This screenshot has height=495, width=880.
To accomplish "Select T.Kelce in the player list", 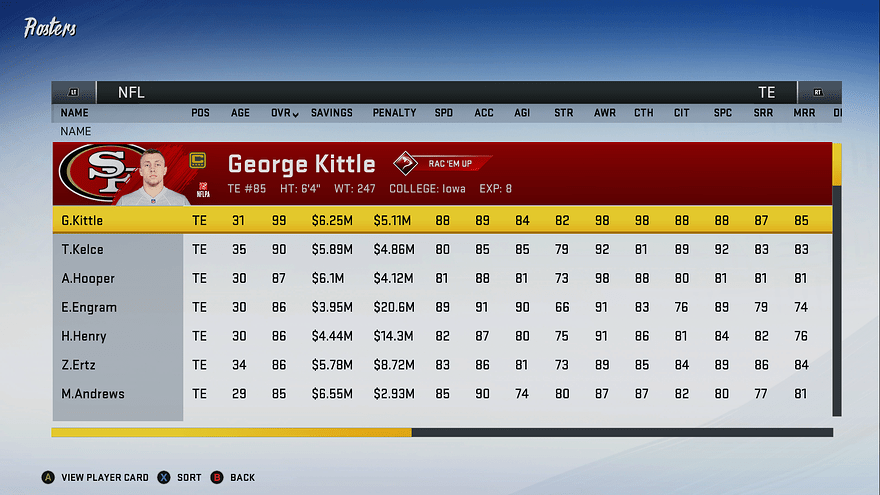I will click(x=82, y=249).
